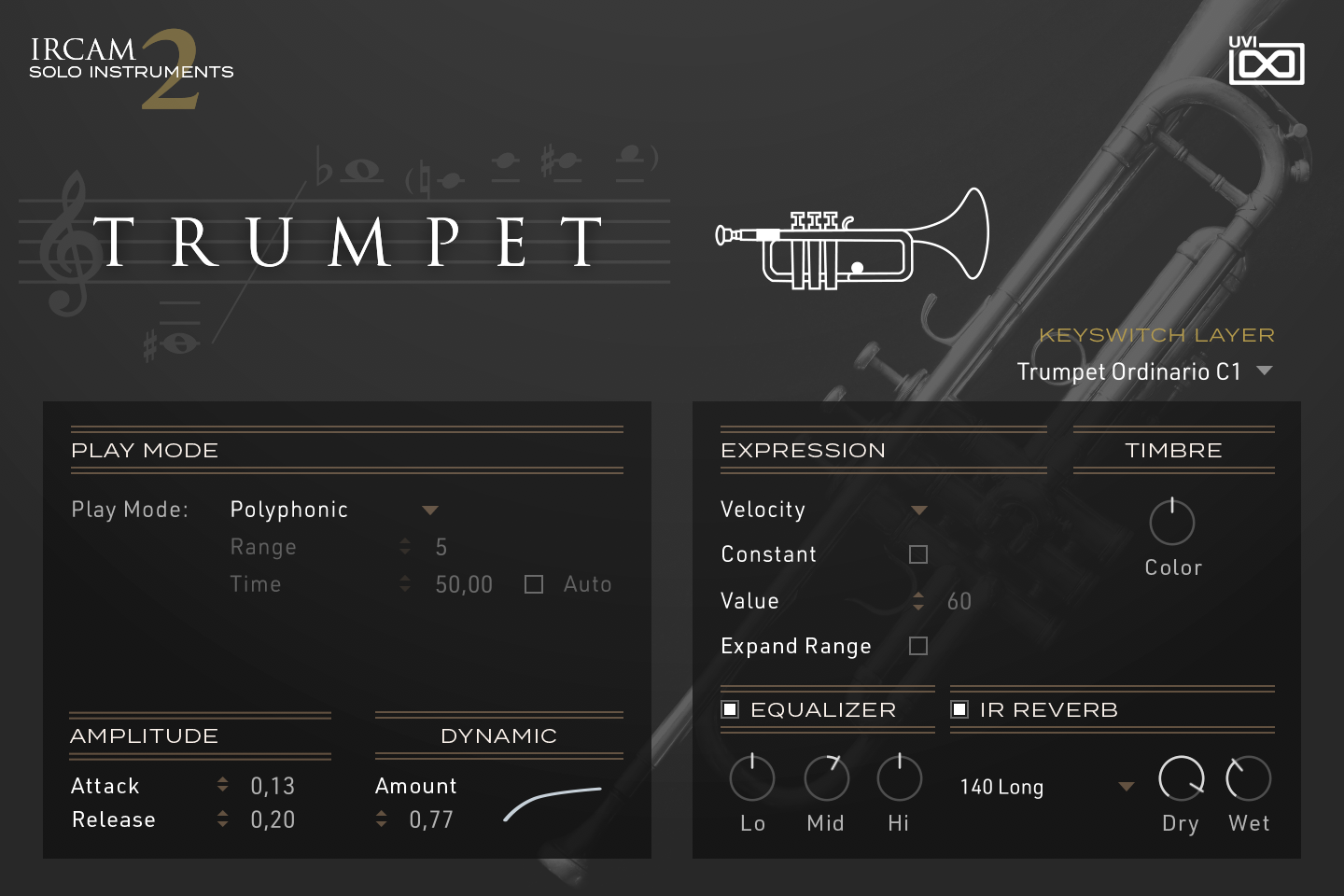Image resolution: width=1344 pixels, height=896 pixels.
Task: Turn the Lo equalizer knob
Action: 751,777
